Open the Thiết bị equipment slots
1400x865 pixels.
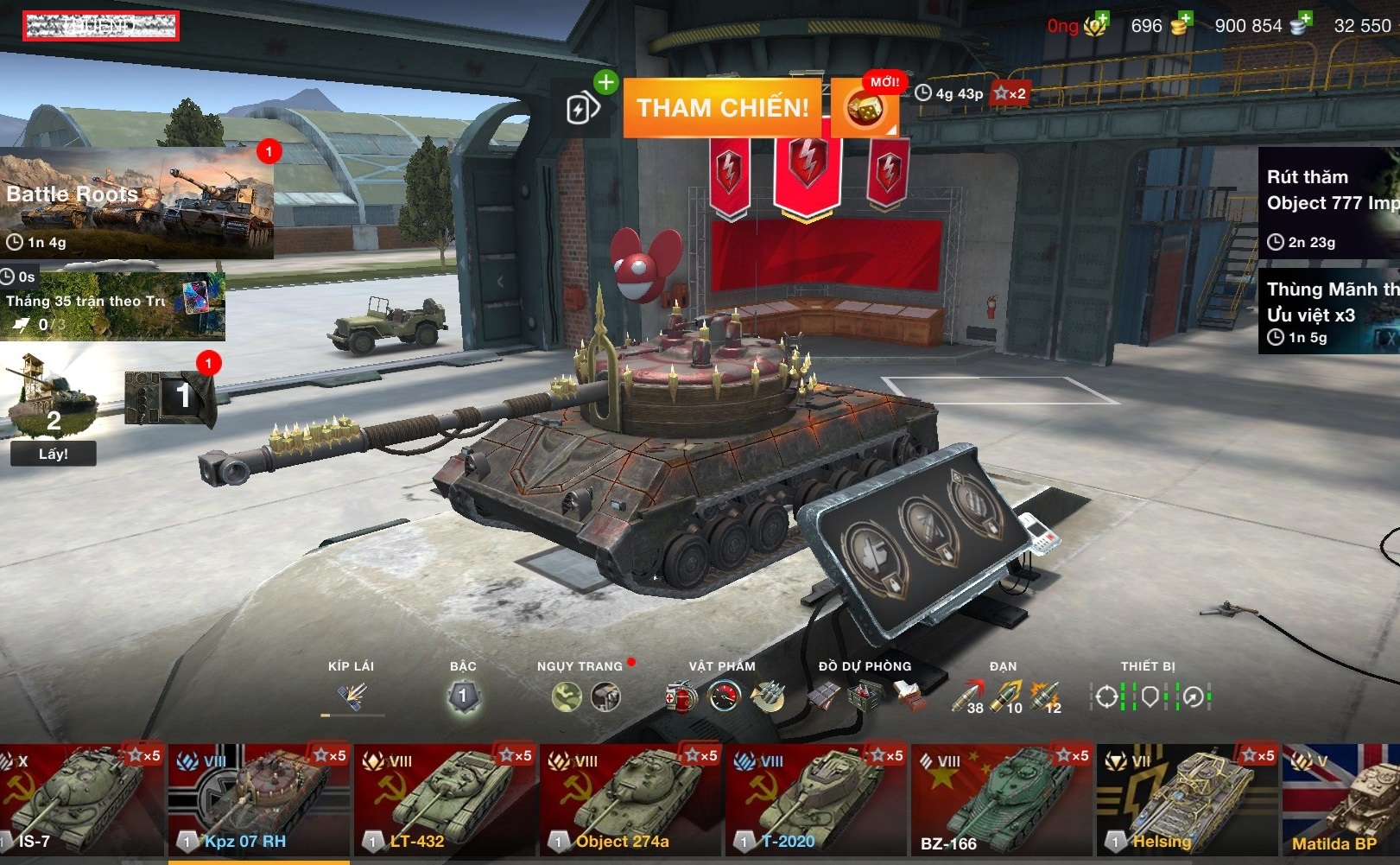click(x=1150, y=696)
